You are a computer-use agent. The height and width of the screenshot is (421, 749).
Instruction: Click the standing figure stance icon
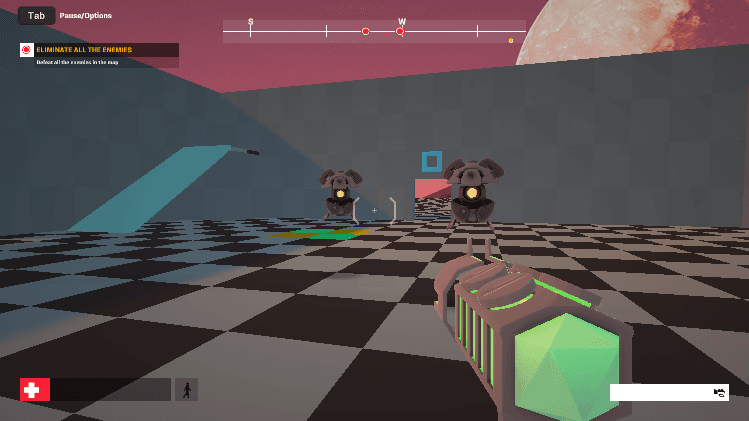186,389
